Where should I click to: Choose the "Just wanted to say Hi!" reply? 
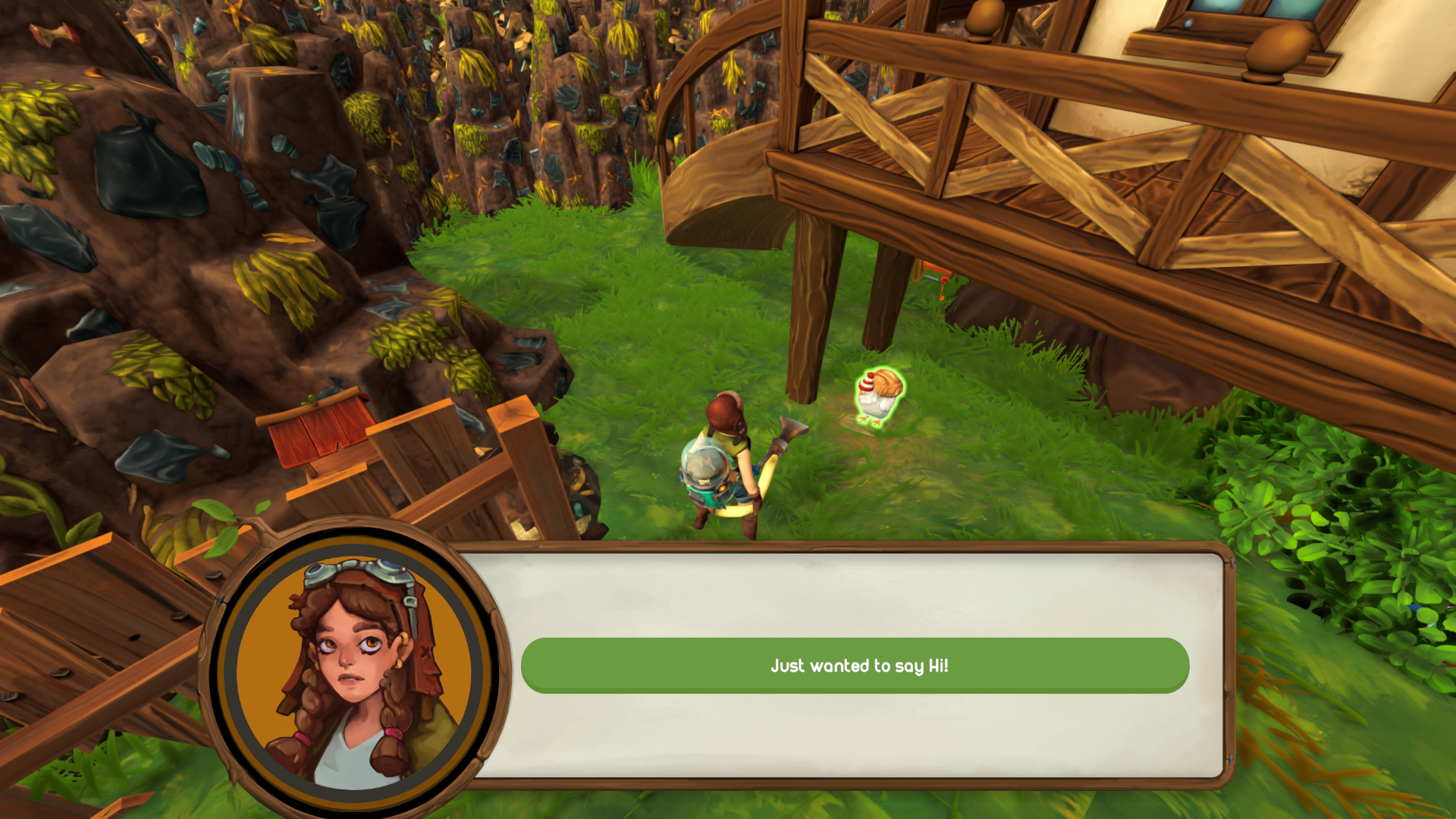855,665
